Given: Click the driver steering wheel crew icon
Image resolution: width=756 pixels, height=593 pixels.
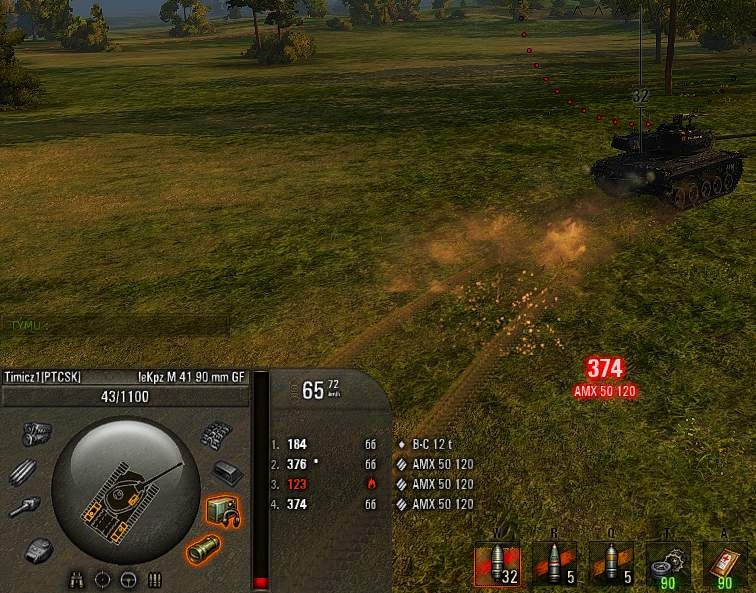Looking at the screenshot, I should tap(128, 579).
